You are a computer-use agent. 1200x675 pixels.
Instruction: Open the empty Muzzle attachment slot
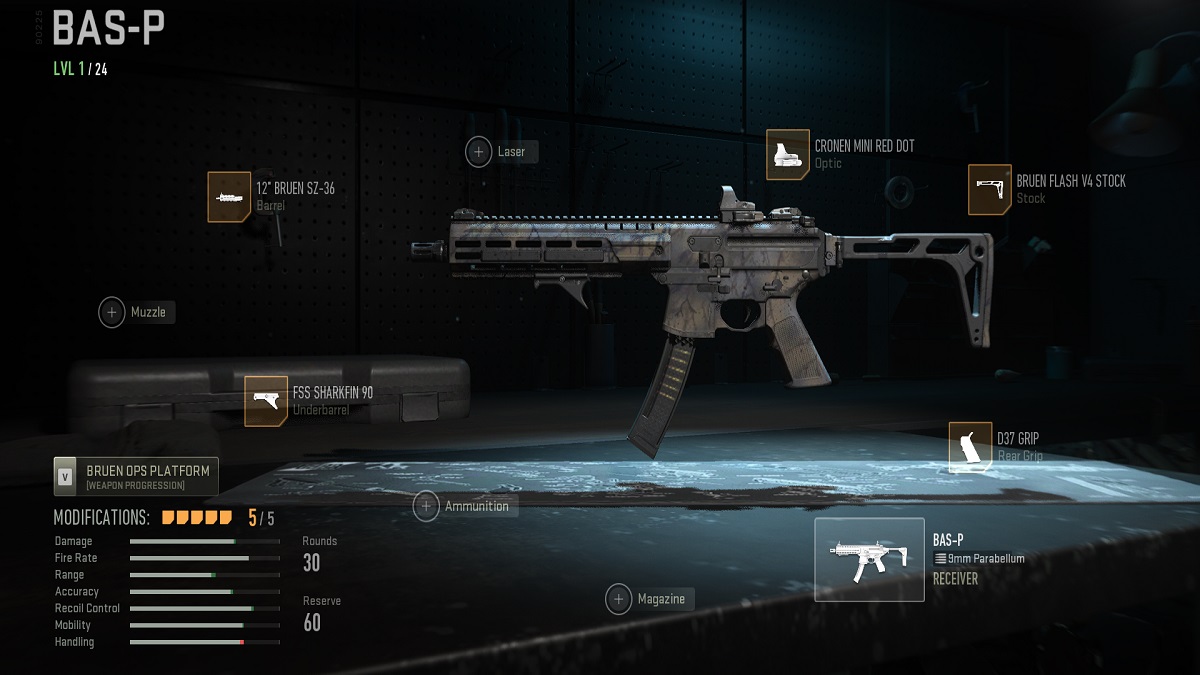click(112, 312)
